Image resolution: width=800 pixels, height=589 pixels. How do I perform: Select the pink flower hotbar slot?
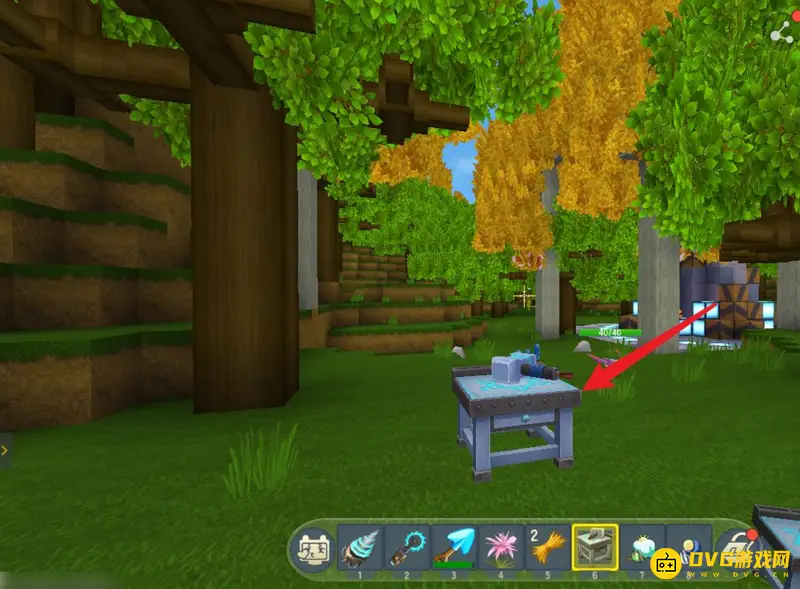tap(501, 548)
